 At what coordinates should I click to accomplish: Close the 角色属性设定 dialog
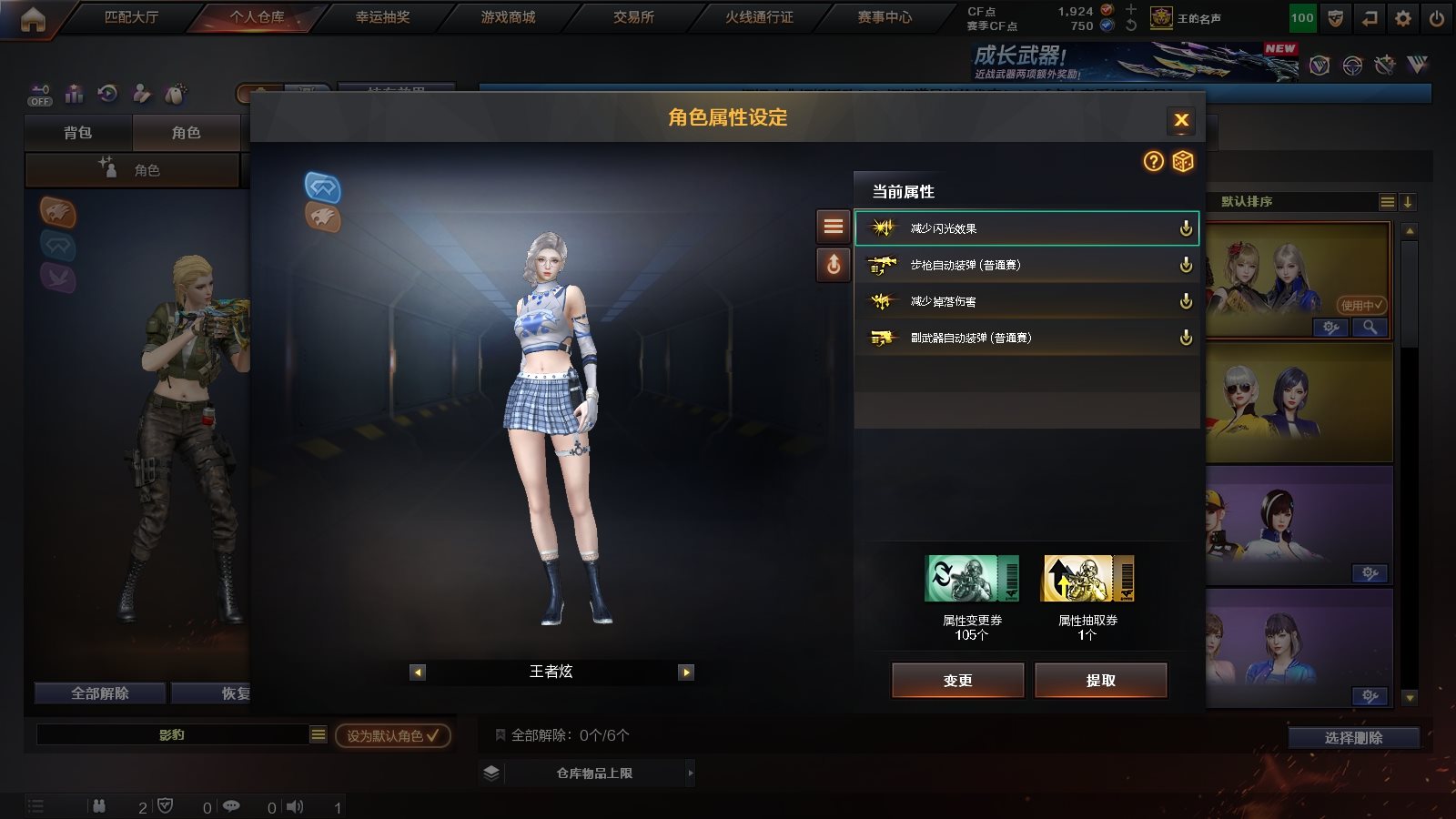tap(1181, 120)
